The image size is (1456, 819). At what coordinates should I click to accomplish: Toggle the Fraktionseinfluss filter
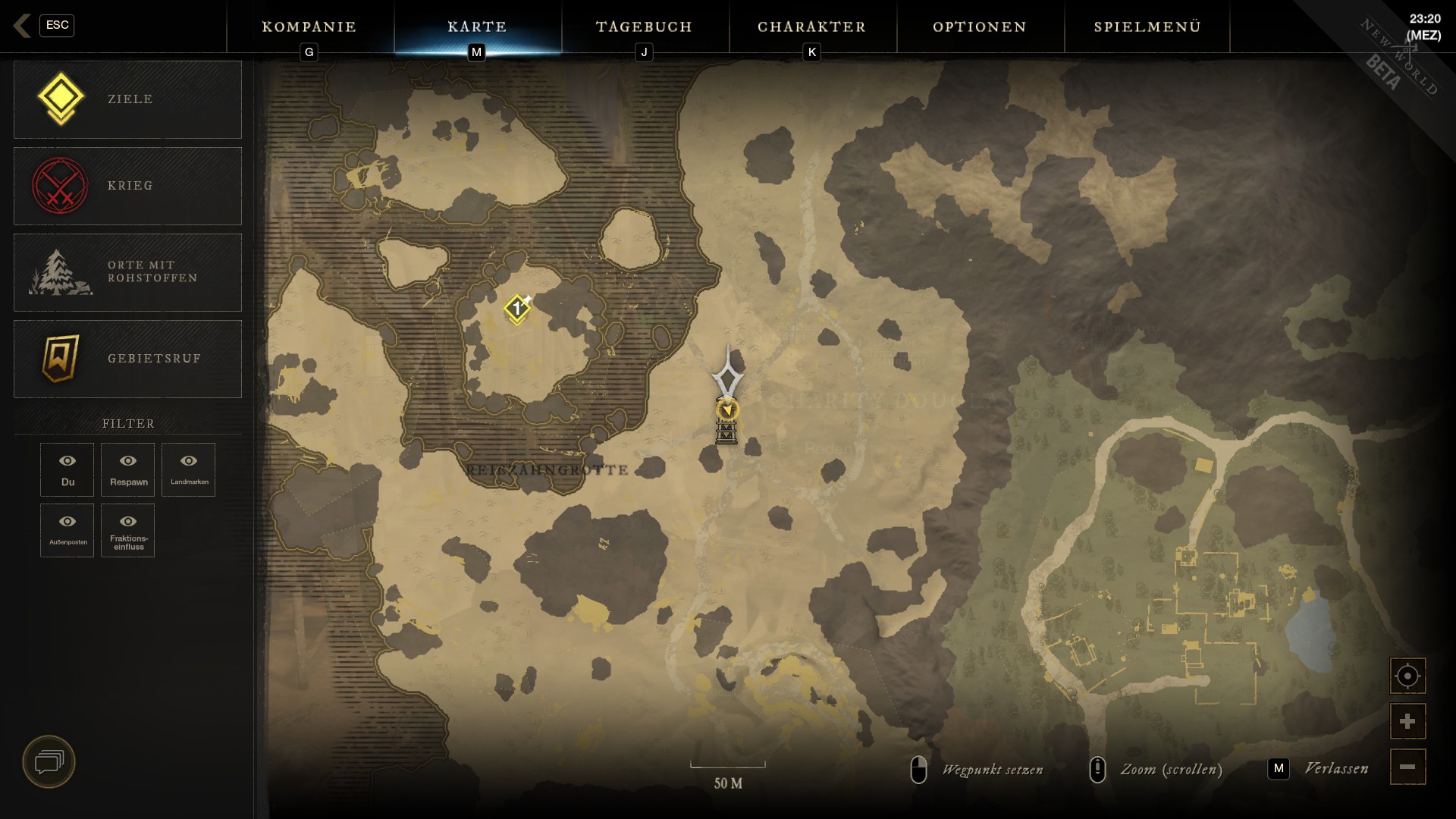pos(128,530)
